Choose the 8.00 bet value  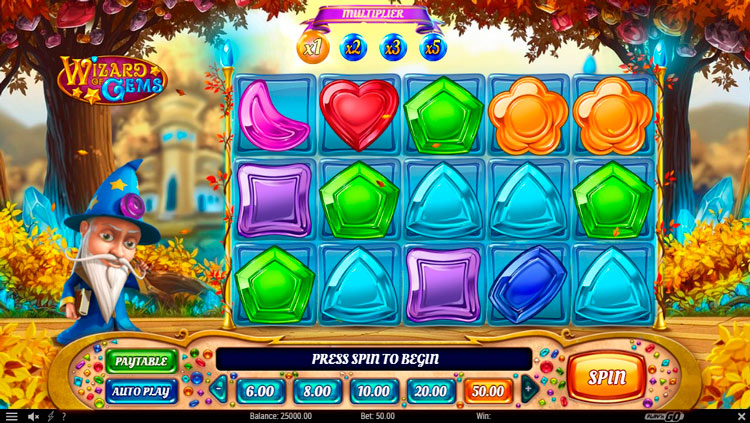tap(318, 389)
